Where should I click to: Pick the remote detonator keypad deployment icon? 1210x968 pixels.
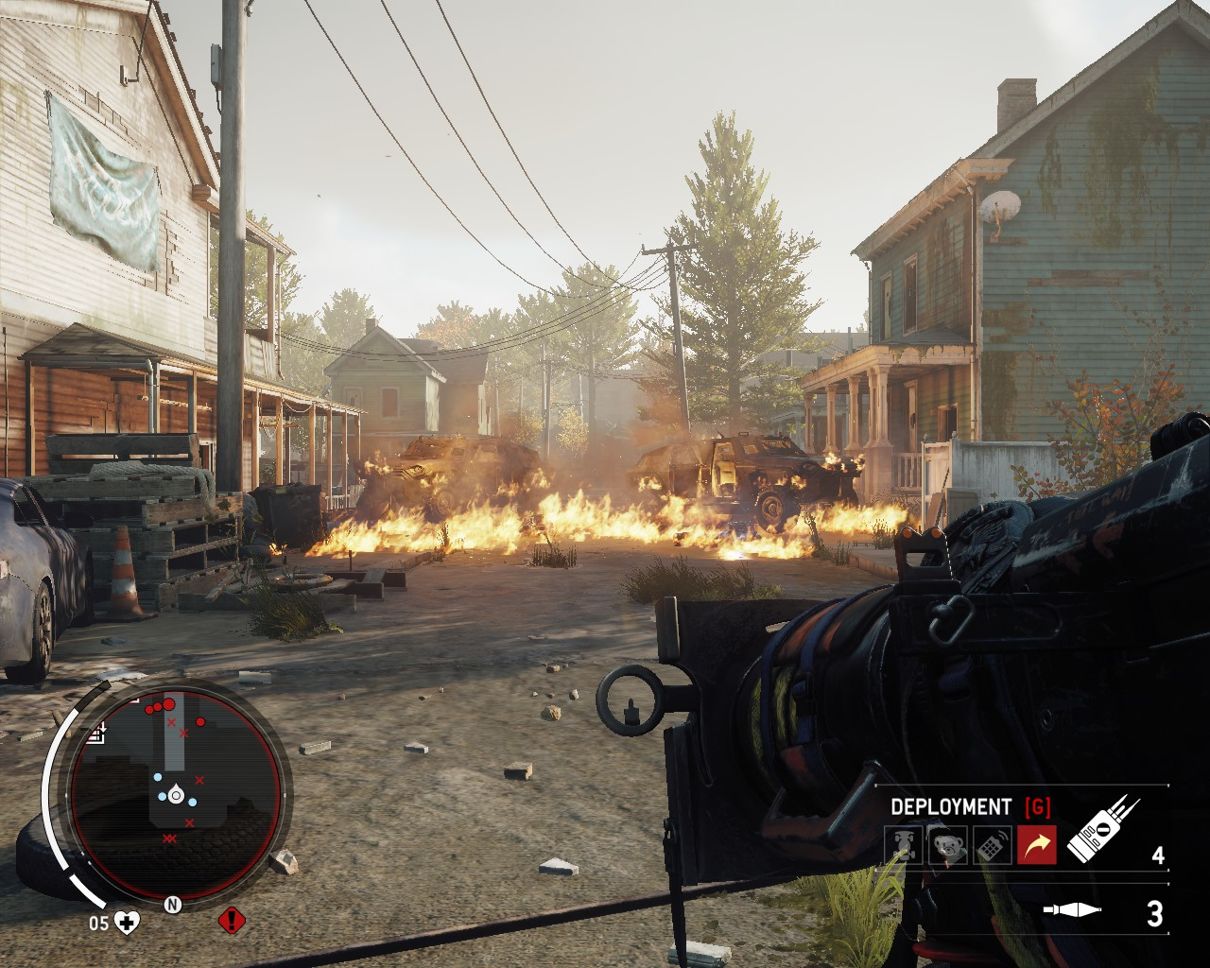pos(992,845)
